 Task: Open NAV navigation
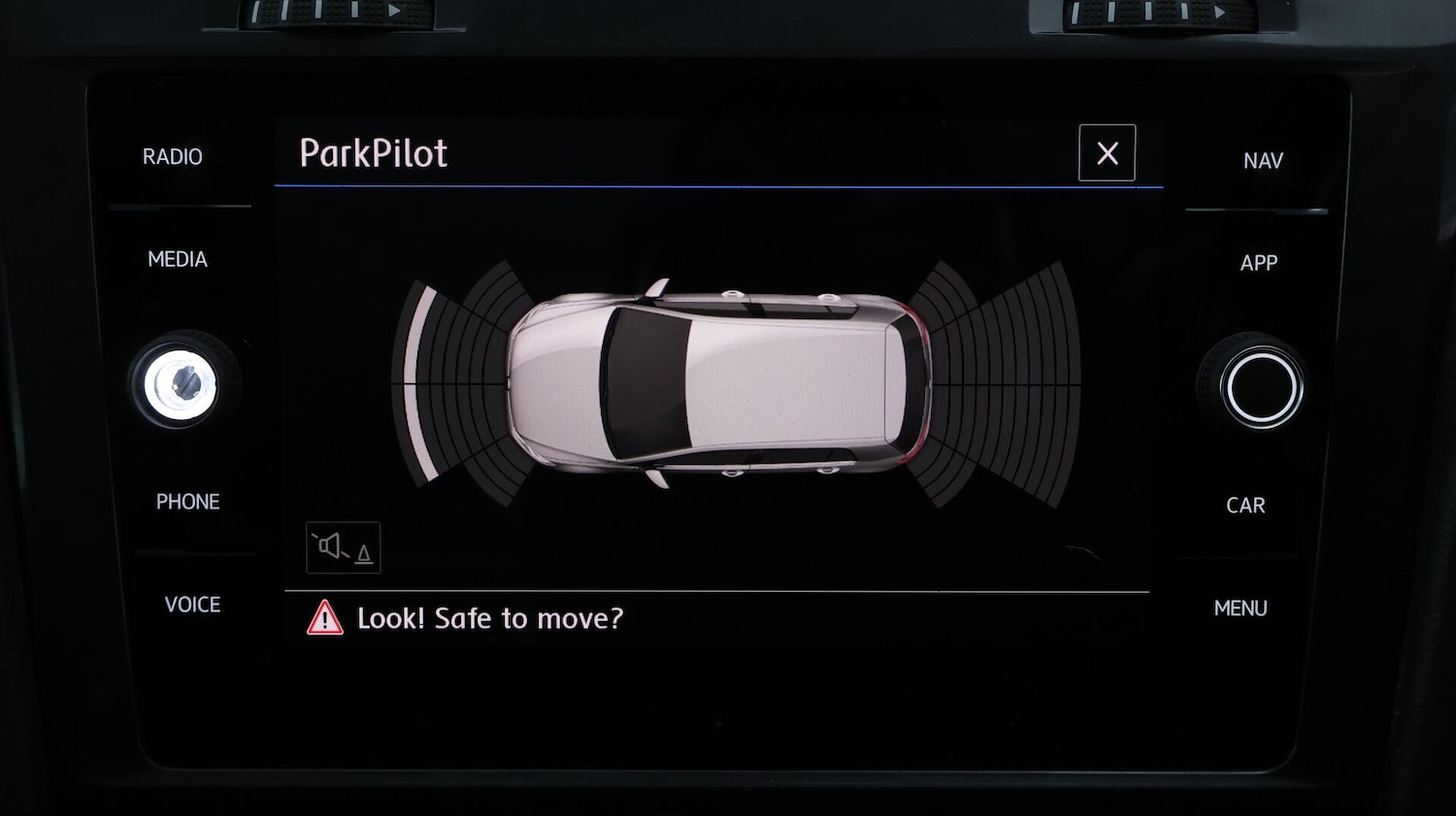point(1263,161)
